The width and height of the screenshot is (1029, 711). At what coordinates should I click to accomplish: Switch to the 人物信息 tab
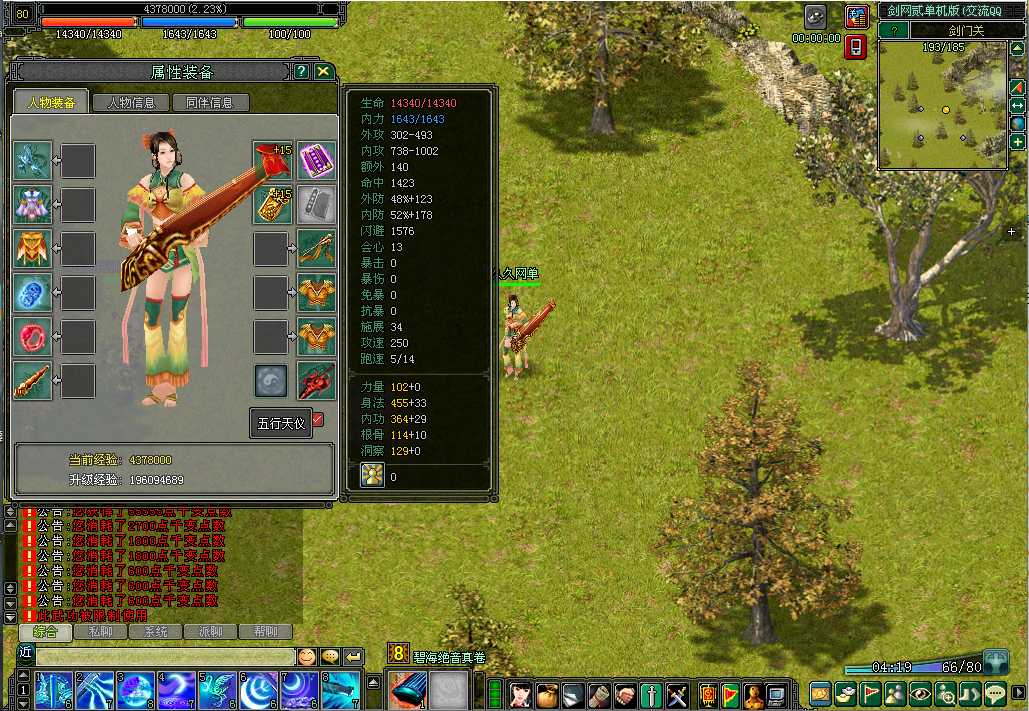pyautogui.click(x=131, y=102)
